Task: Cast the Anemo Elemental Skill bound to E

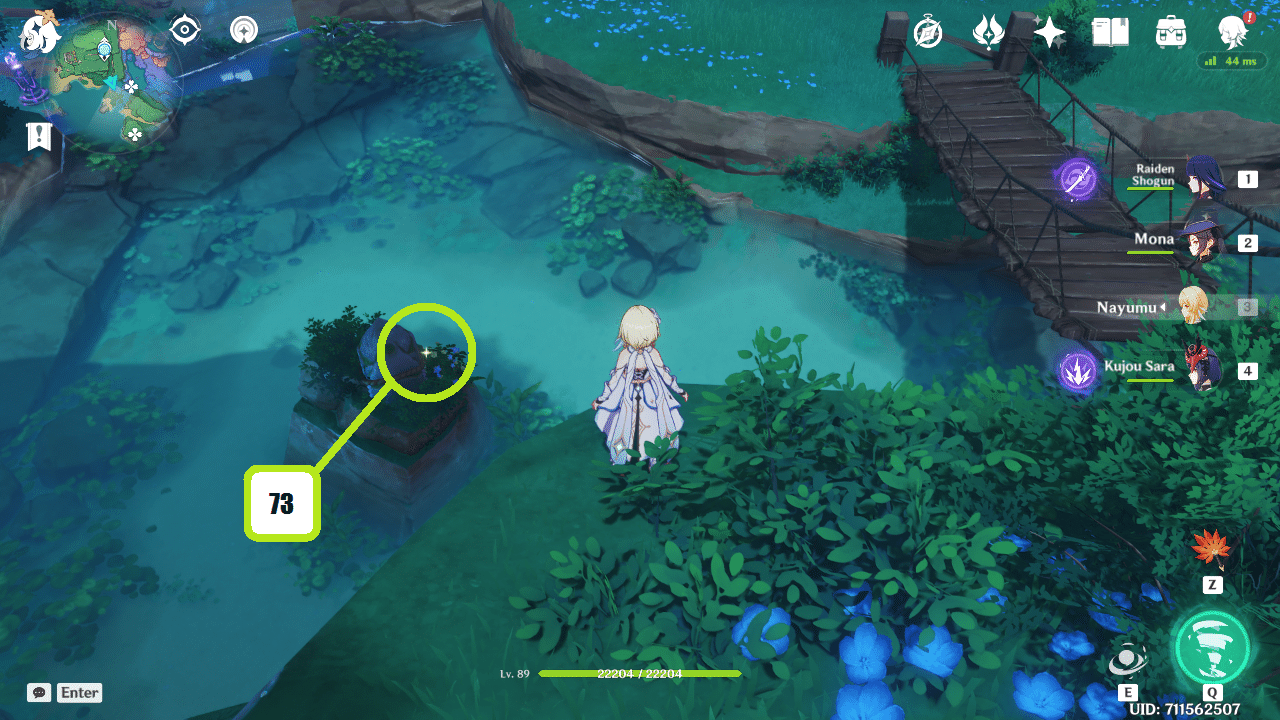Action: (1129, 659)
